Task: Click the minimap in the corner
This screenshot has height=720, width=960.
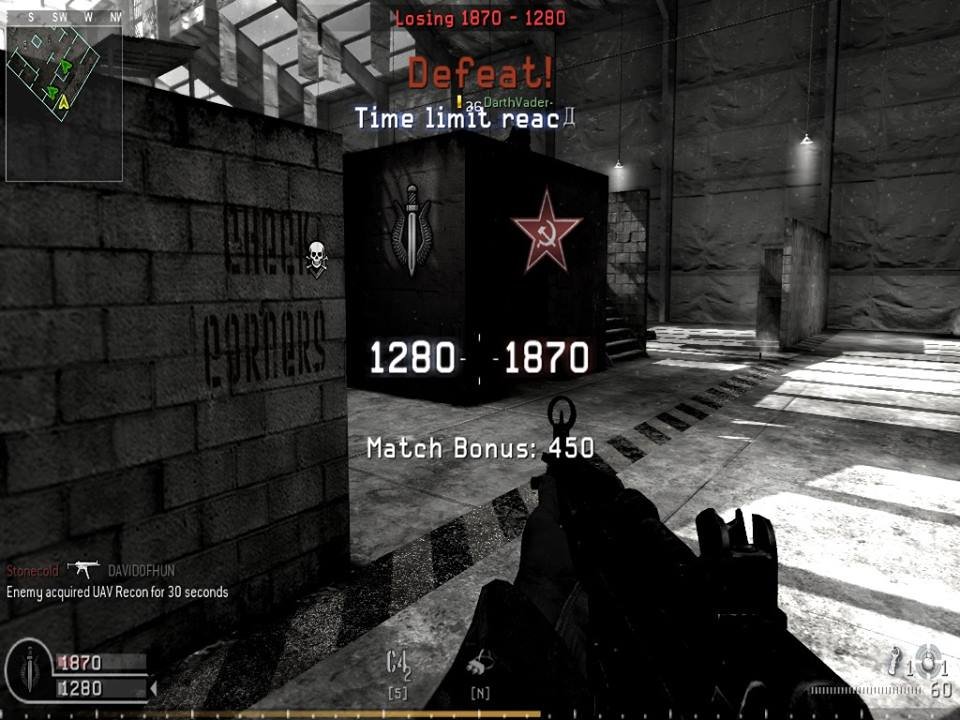Action: pyautogui.click(x=63, y=102)
